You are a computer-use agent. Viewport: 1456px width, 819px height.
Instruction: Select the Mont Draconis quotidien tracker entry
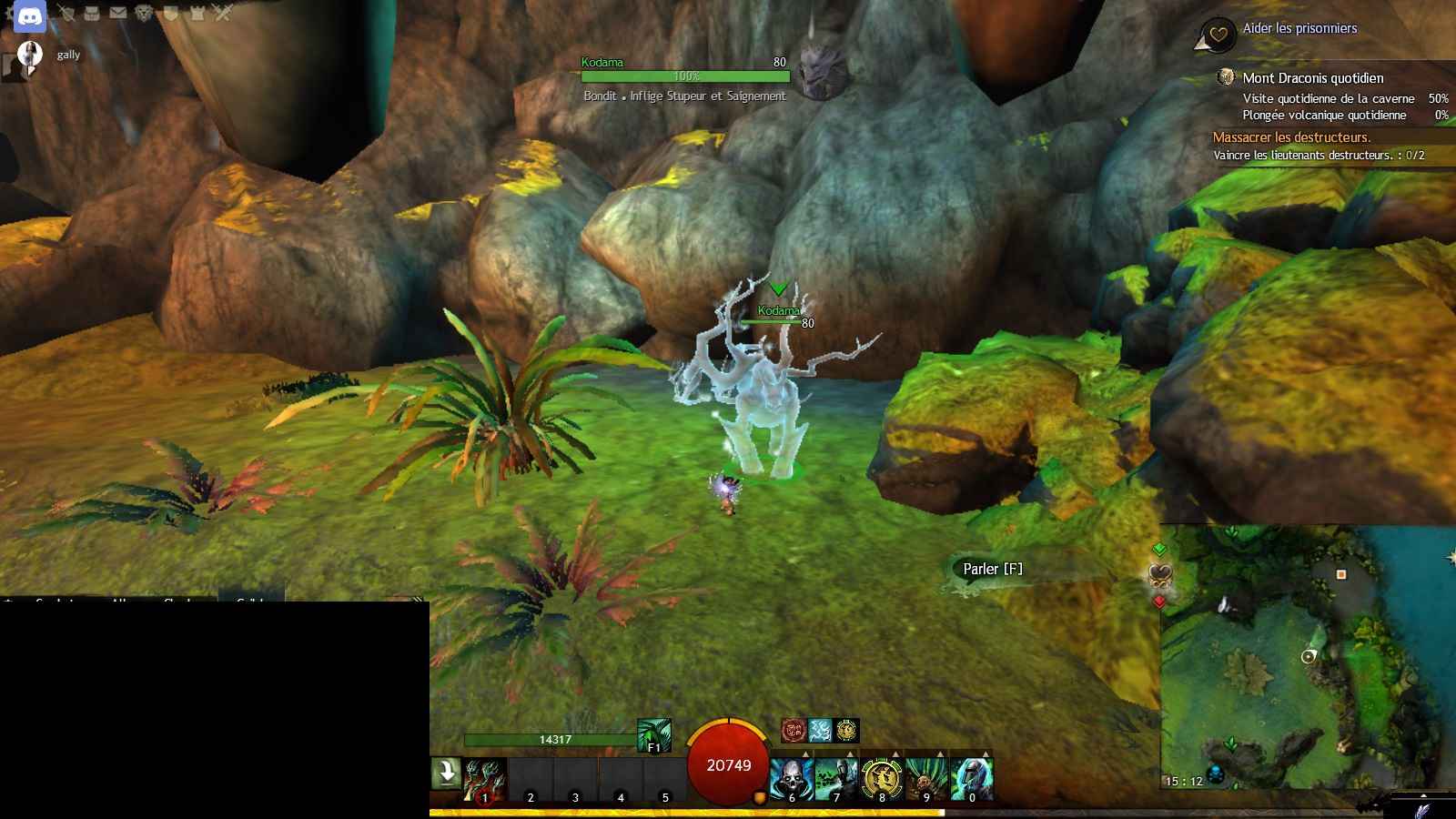(x=1312, y=78)
